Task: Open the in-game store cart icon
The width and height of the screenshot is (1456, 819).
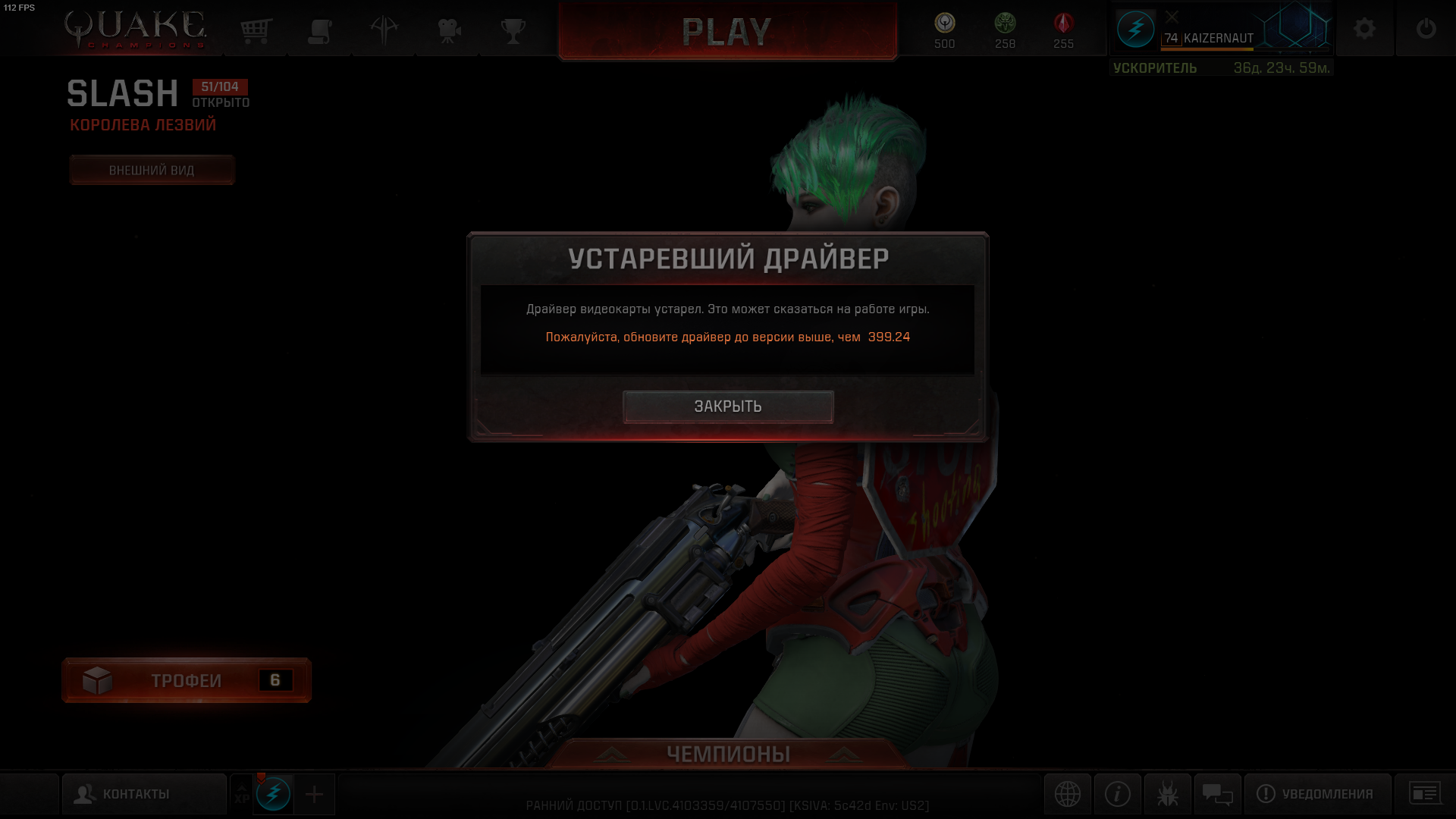Action: [x=256, y=30]
